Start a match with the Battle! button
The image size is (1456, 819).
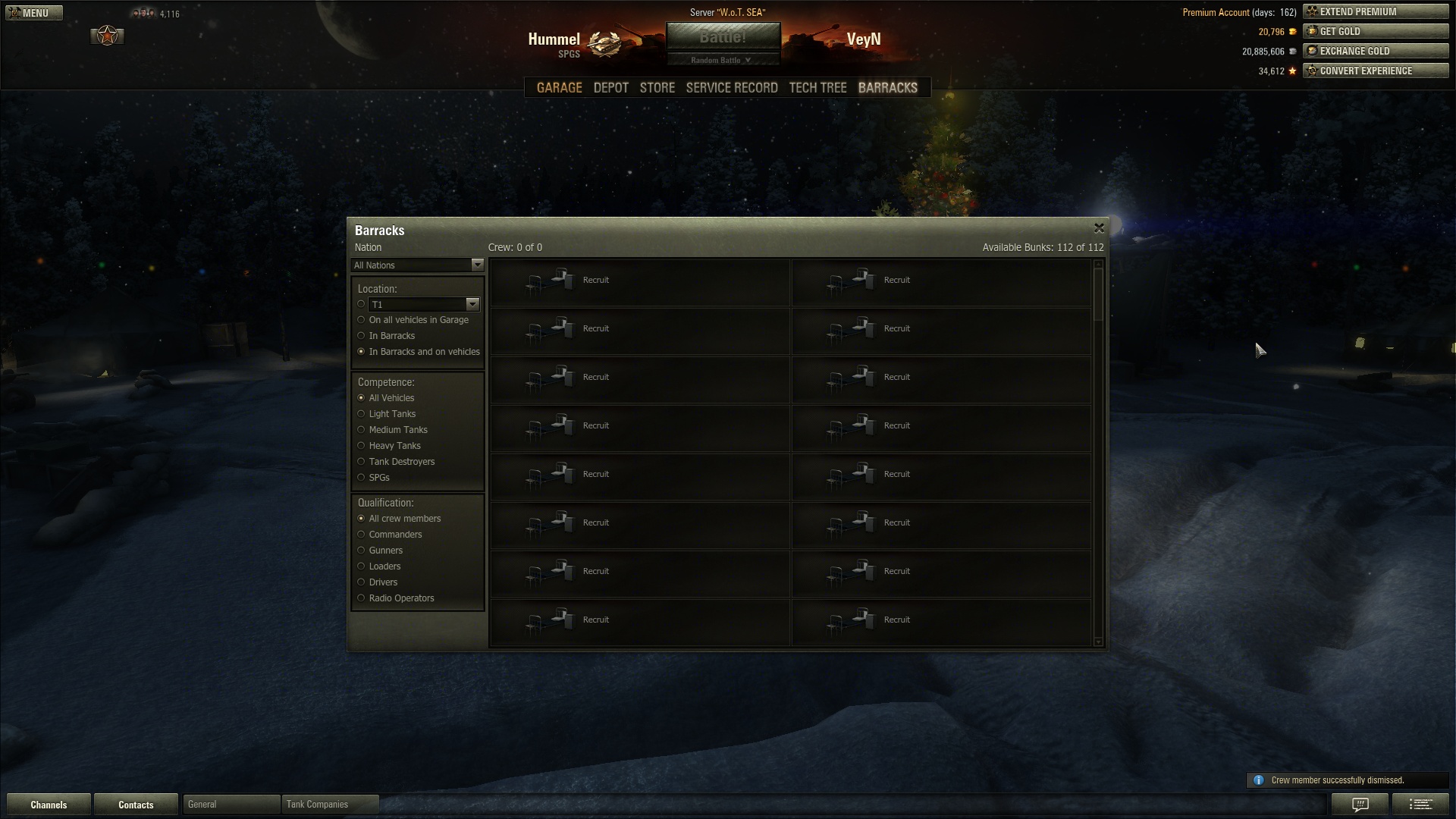point(723,37)
